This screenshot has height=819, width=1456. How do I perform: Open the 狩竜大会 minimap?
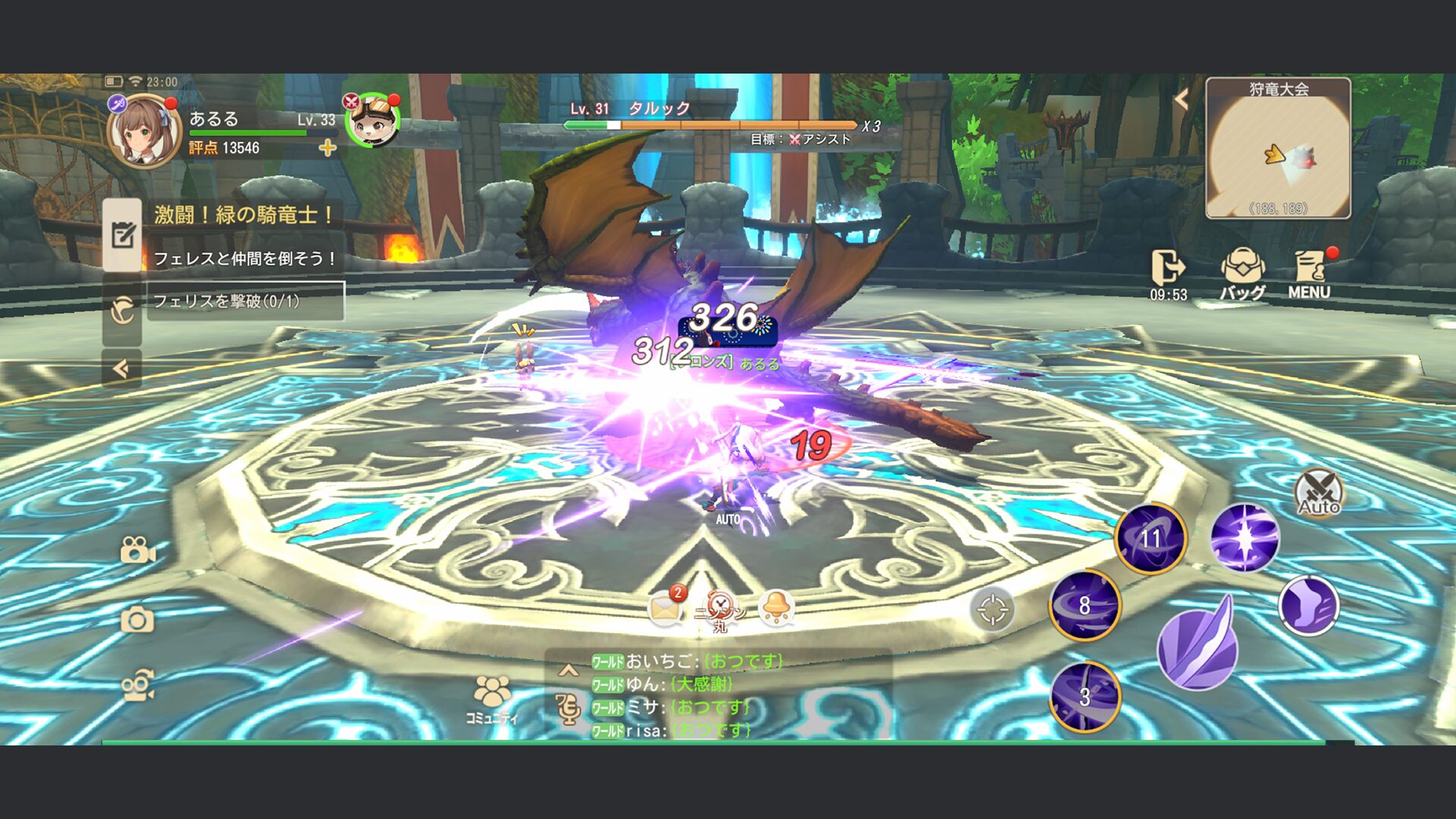click(x=1278, y=149)
